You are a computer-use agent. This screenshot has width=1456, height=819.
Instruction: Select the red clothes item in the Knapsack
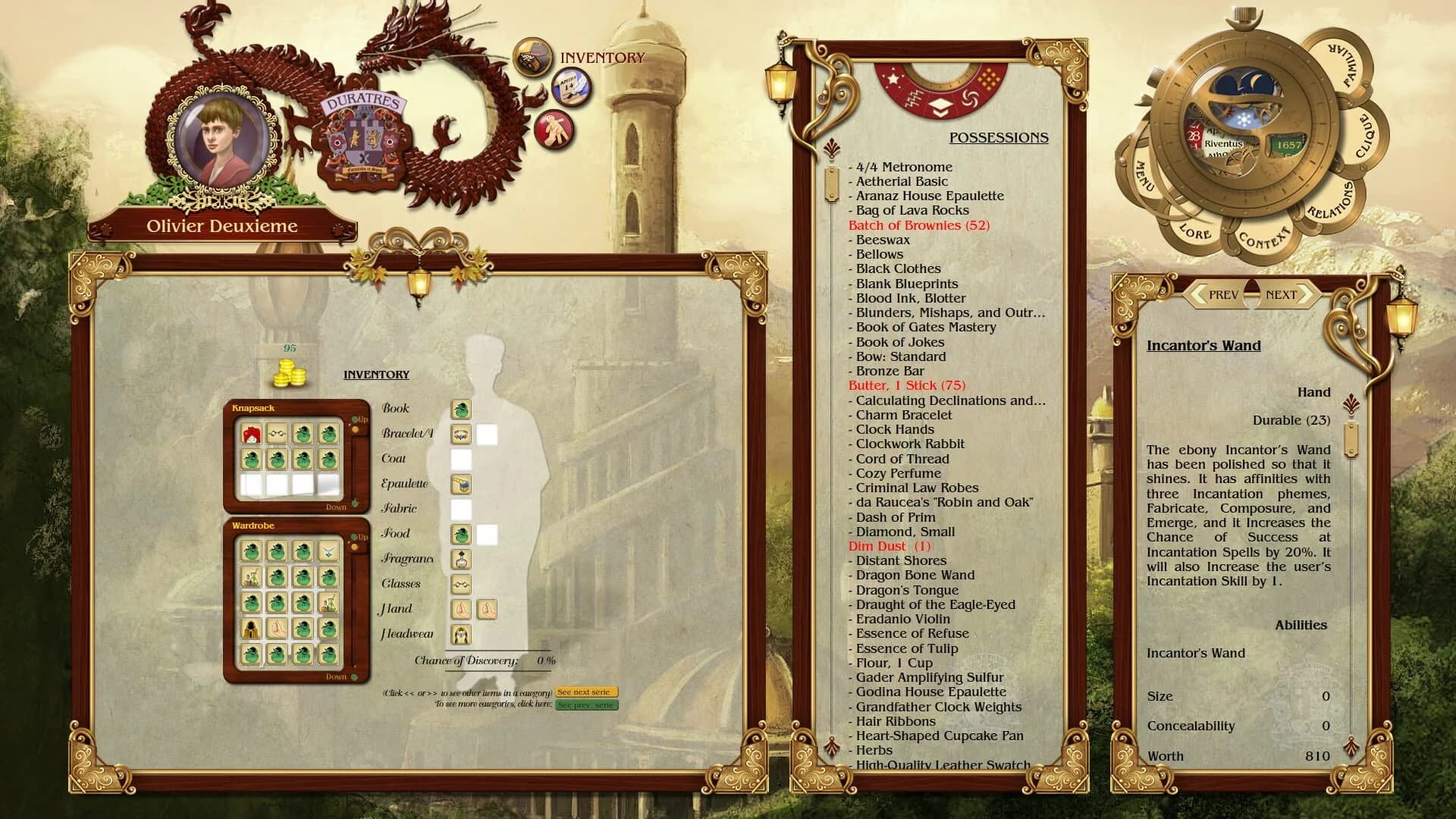point(253,435)
